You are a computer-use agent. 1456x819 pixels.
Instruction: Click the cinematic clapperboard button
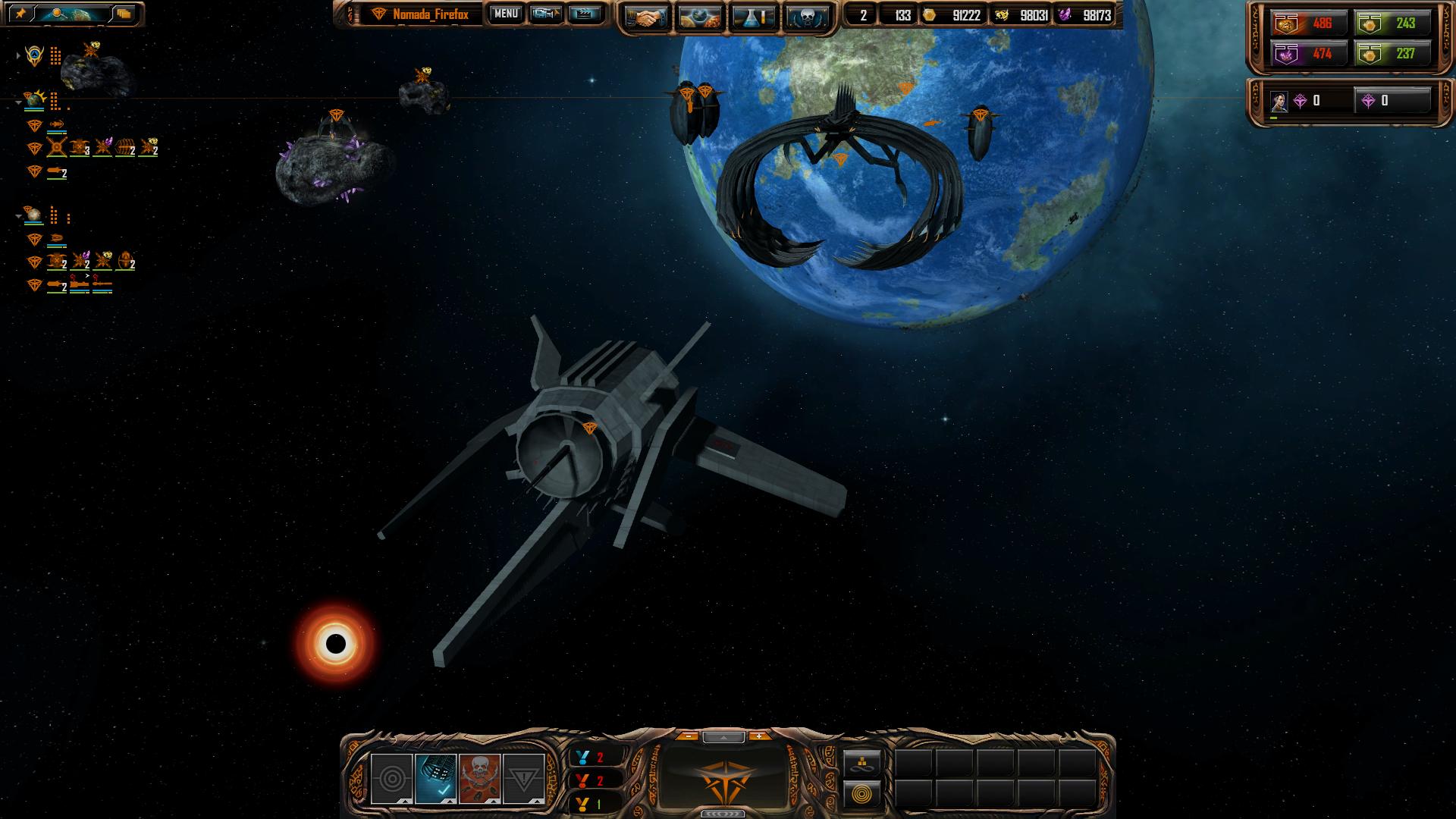pyautogui.click(x=584, y=14)
